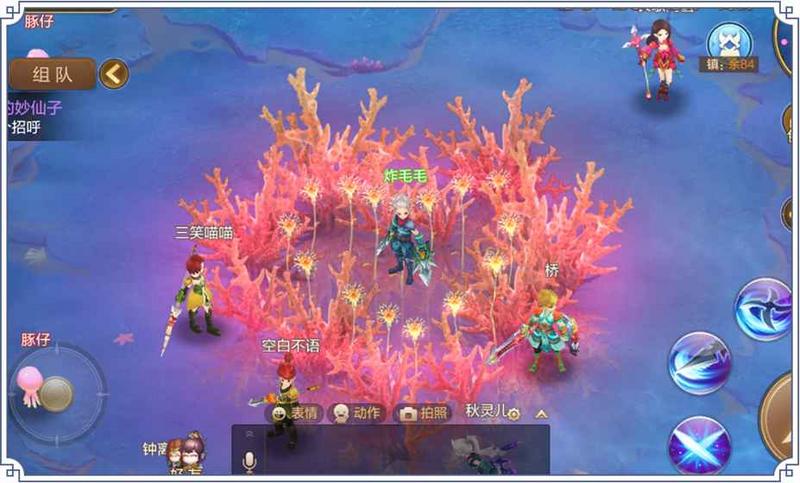Tap the virtual joystick knob
The image size is (800, 483).
56,393
